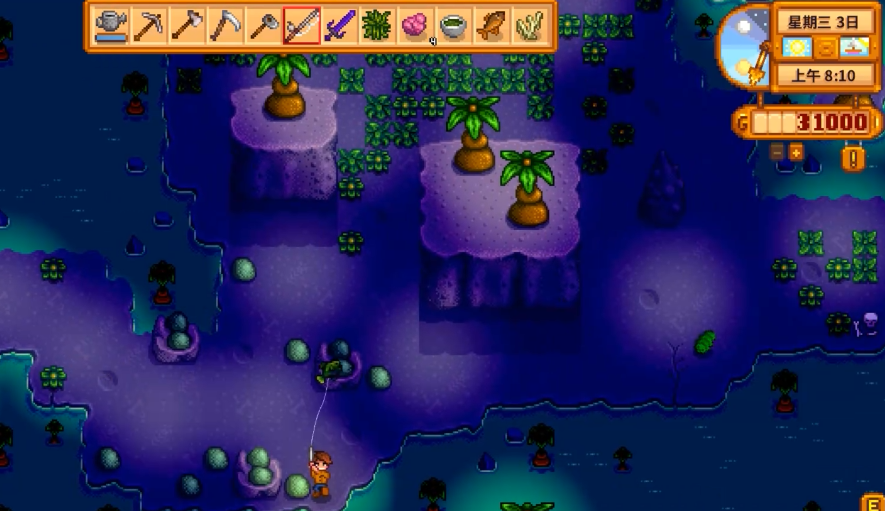Screen dimensions: 885x511
Task: Click the highlighted fishing rod slot
Action: 301,26
